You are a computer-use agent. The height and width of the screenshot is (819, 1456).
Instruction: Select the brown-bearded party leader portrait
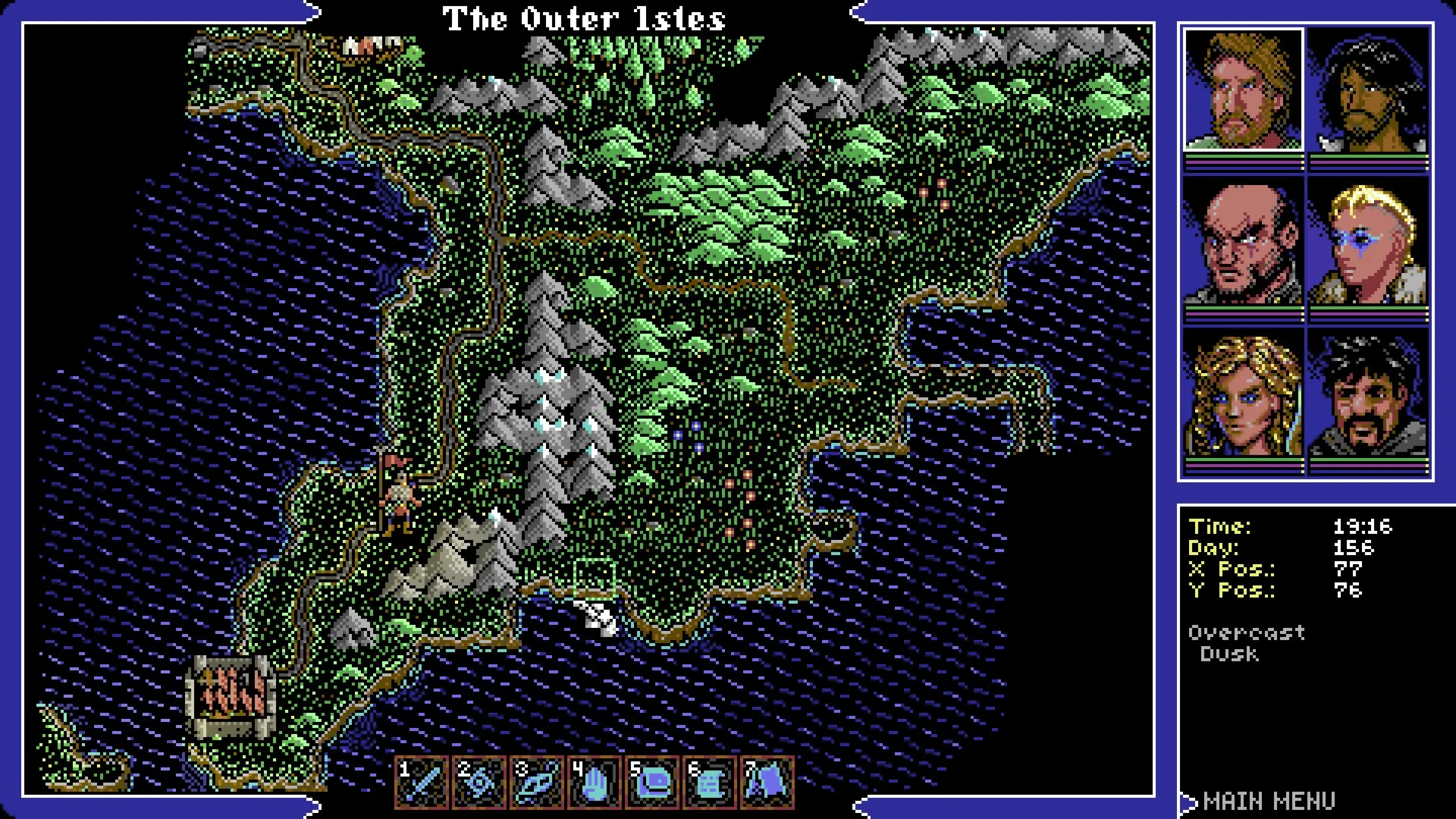click(x=1244, y=90)
